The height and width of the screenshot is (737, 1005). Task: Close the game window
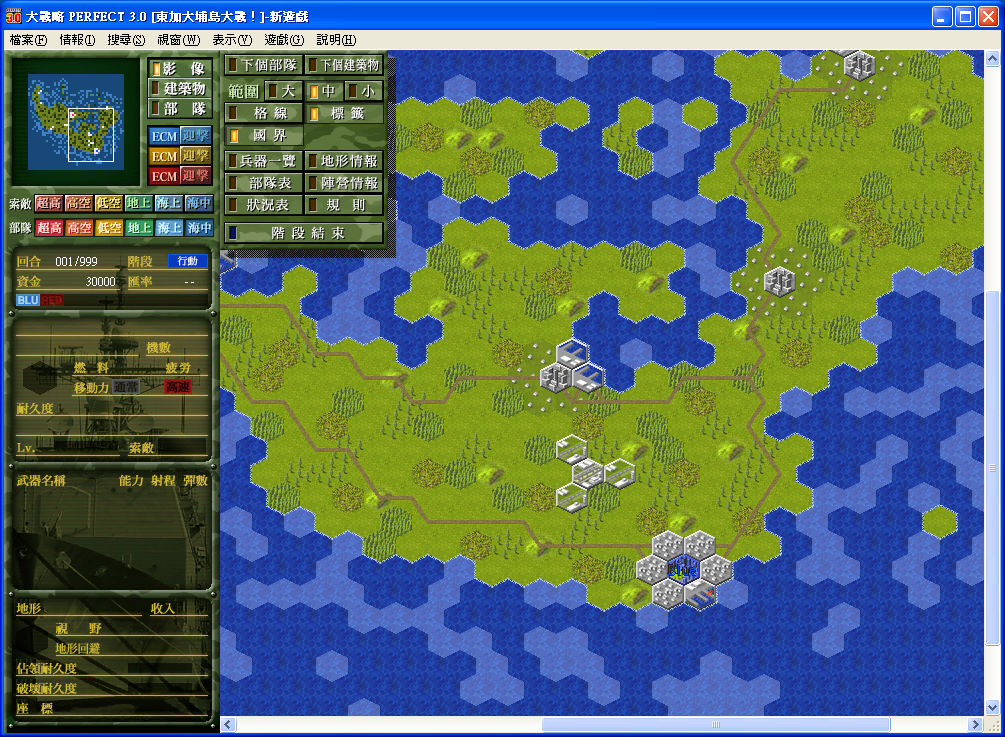[988, 17]
